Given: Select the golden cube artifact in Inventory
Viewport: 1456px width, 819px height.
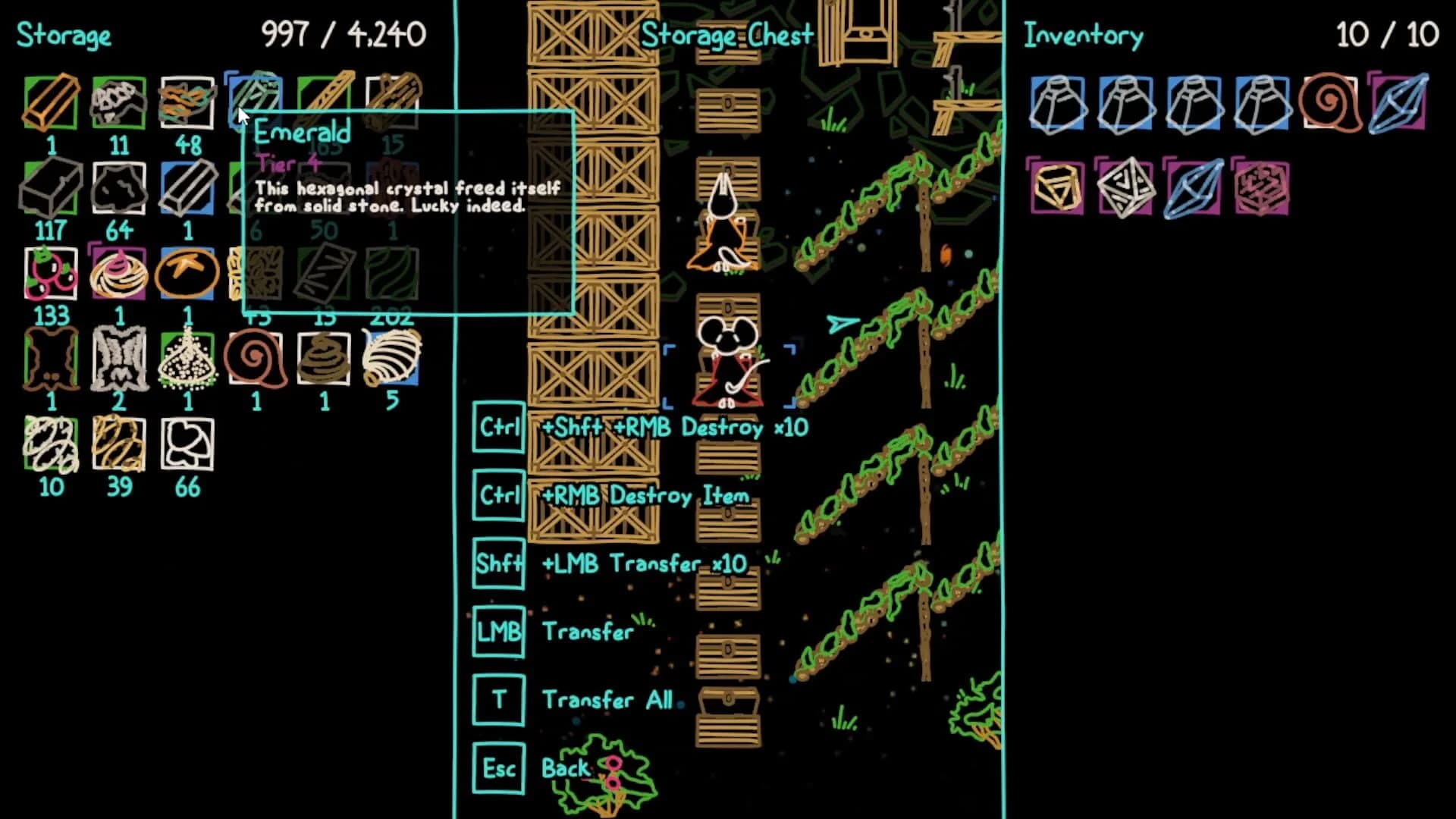Looking at the screenshot, I should (x=1056, y=190).
